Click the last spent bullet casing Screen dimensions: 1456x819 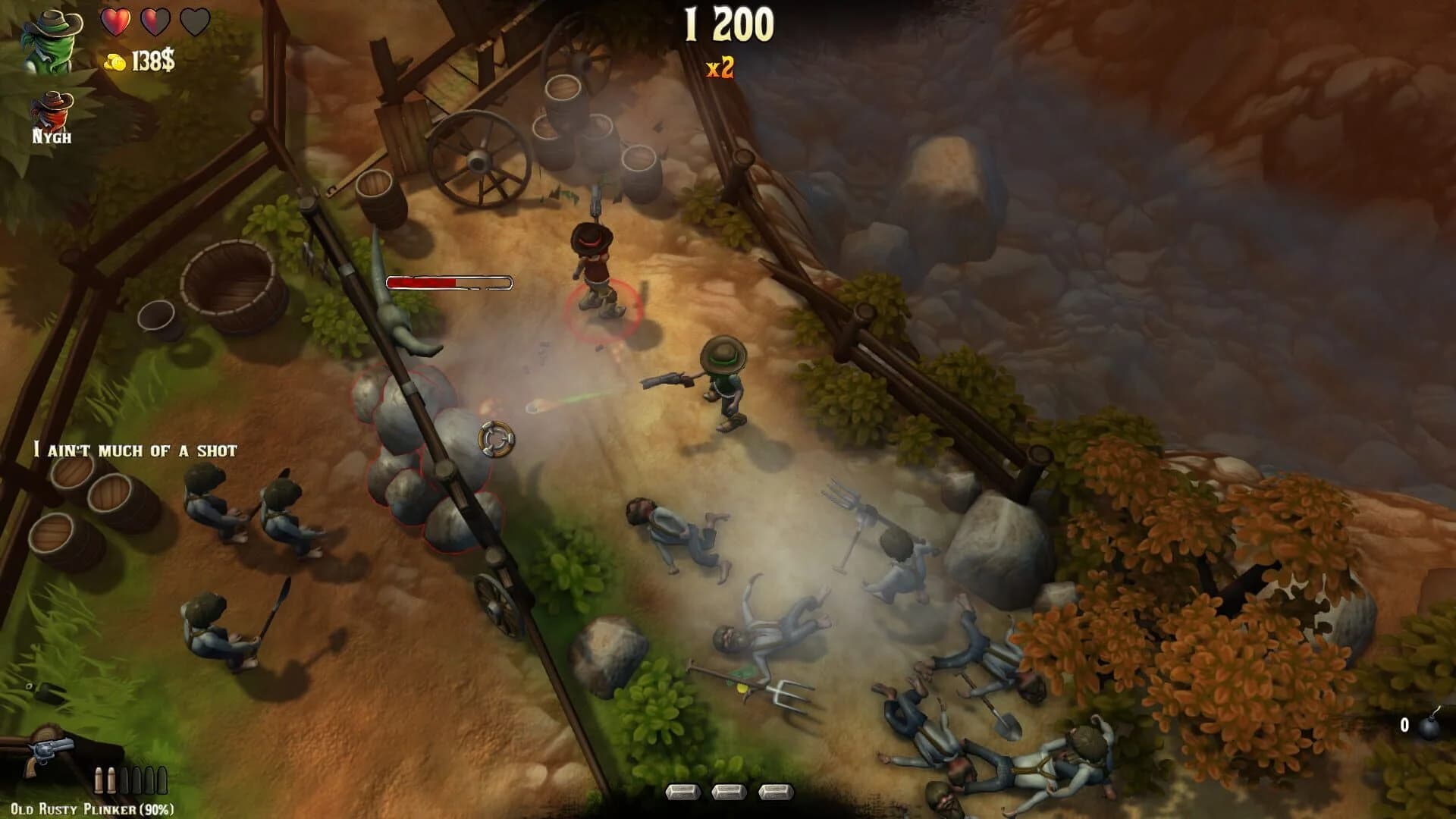click(162, 780)
